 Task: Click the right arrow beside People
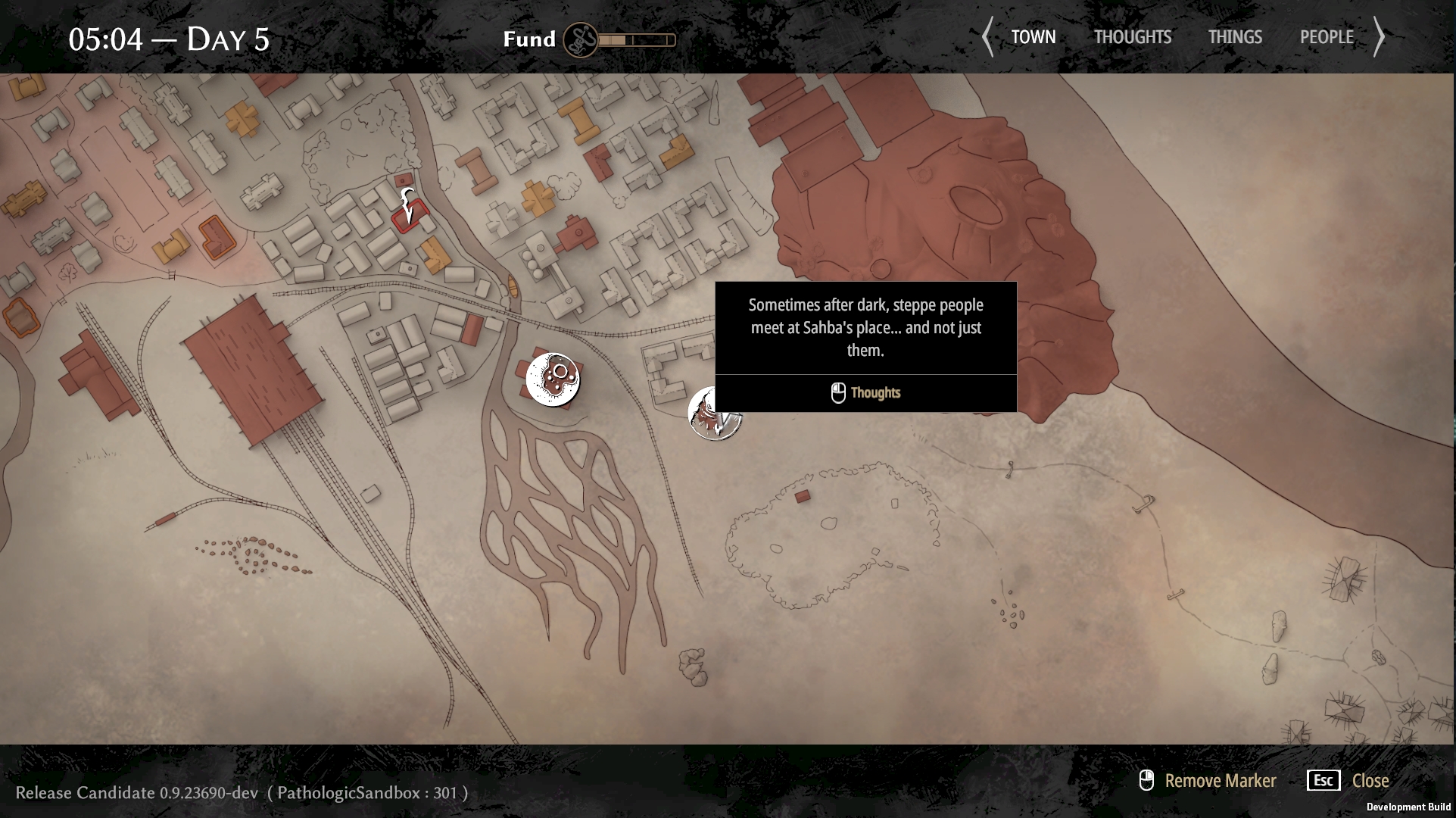pyautogui.click(x=1379, y=37)
